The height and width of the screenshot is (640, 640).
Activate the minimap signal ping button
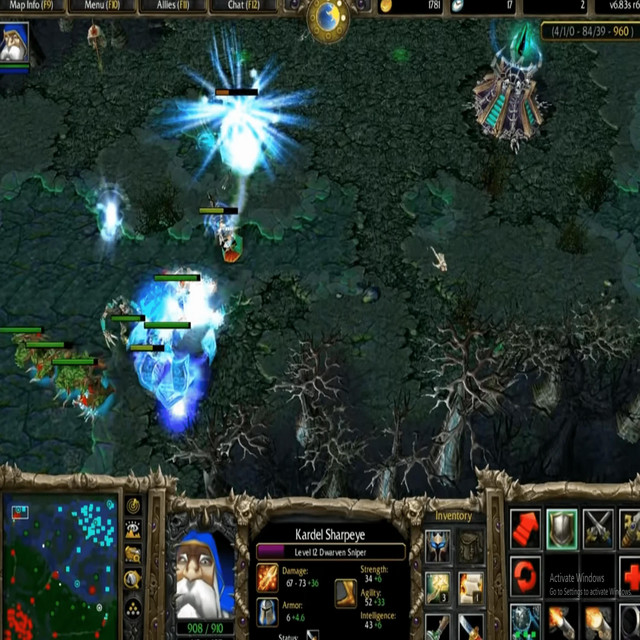click(133, 507)
